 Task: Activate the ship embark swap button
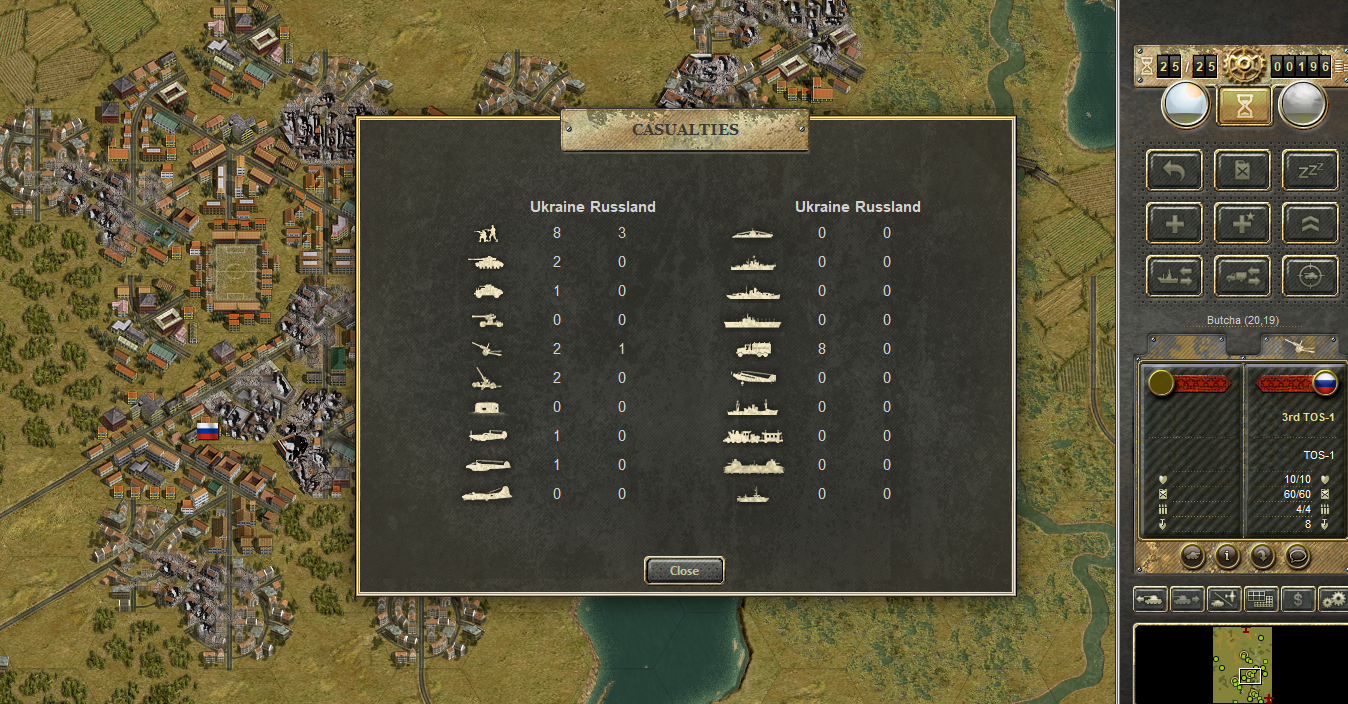click(1175, 276)
